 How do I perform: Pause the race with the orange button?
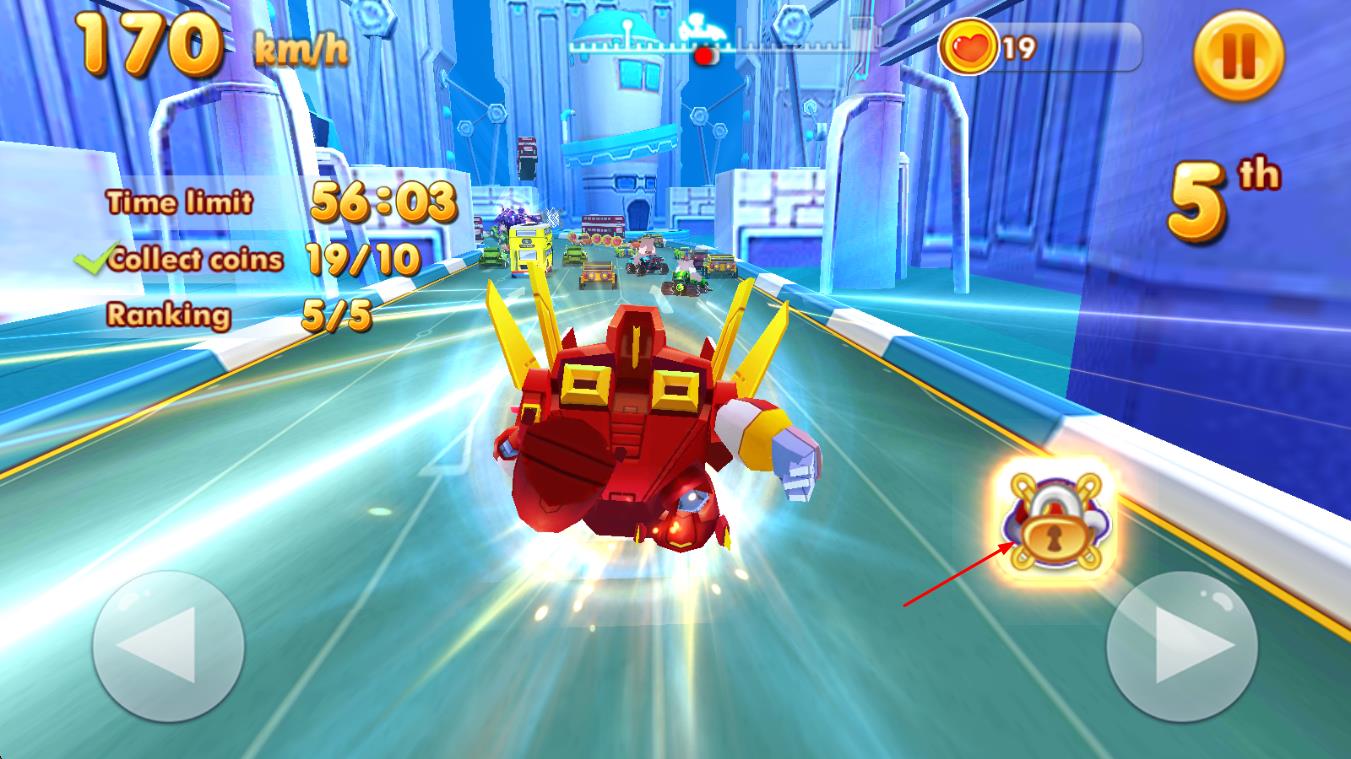coord(1238,56)
